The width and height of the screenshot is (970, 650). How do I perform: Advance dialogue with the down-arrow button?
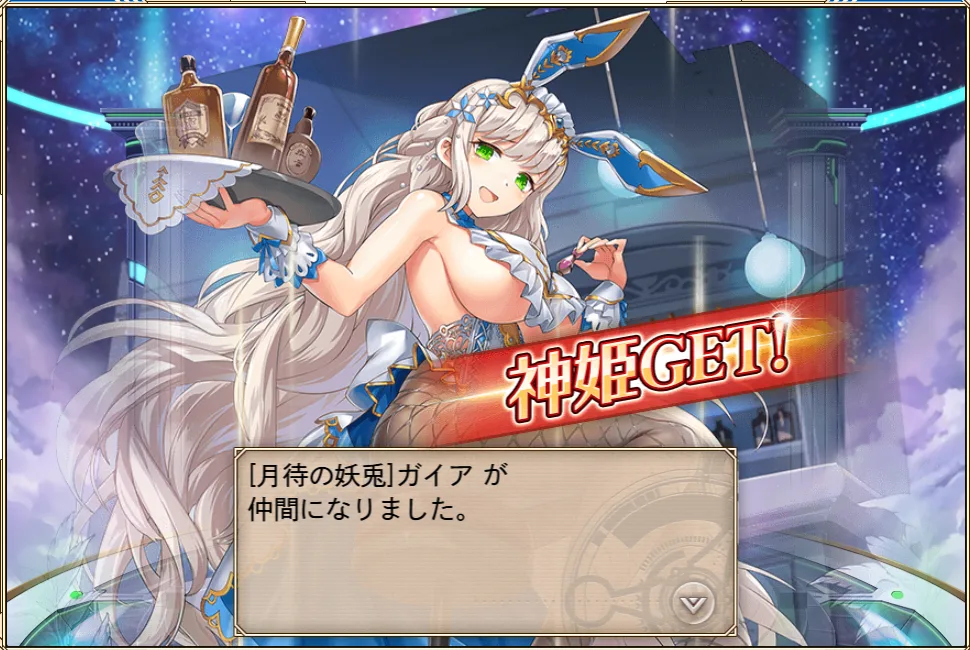(x=691, y=603)
